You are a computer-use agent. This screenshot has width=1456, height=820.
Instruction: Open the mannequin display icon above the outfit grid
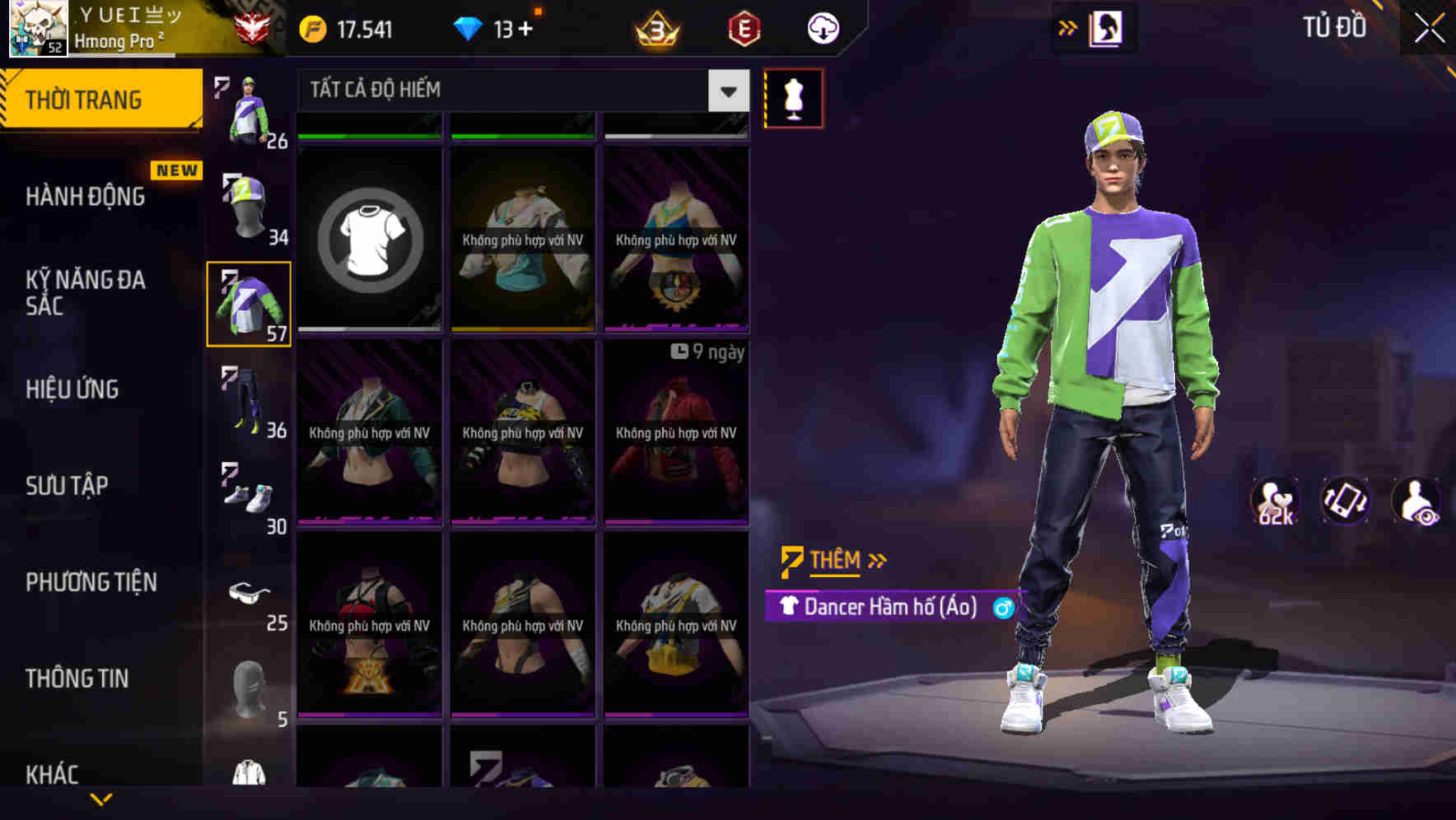click(x=792, y=97)
